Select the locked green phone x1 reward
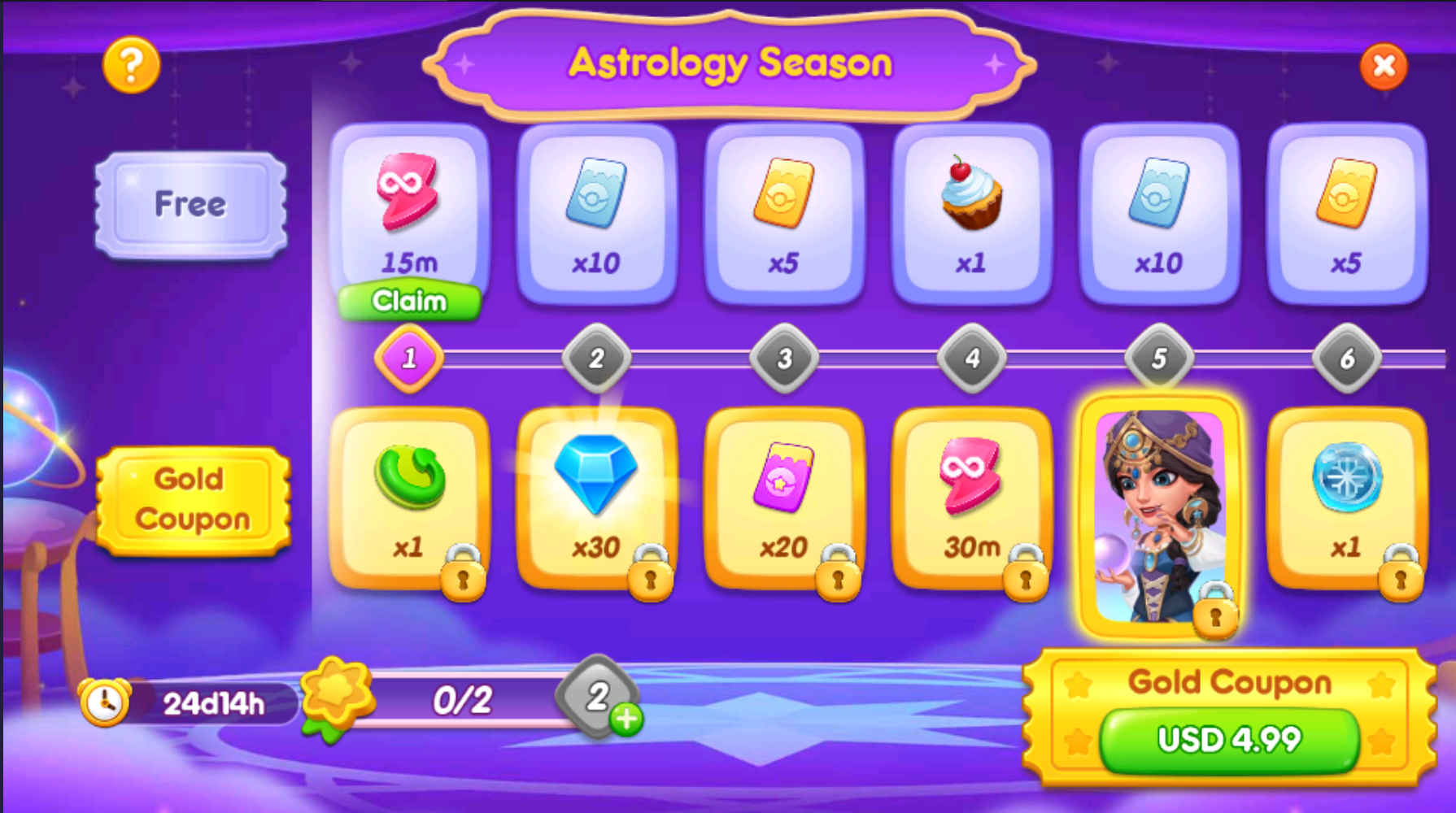The image size is (1456, 813). (x=409, y=498)
